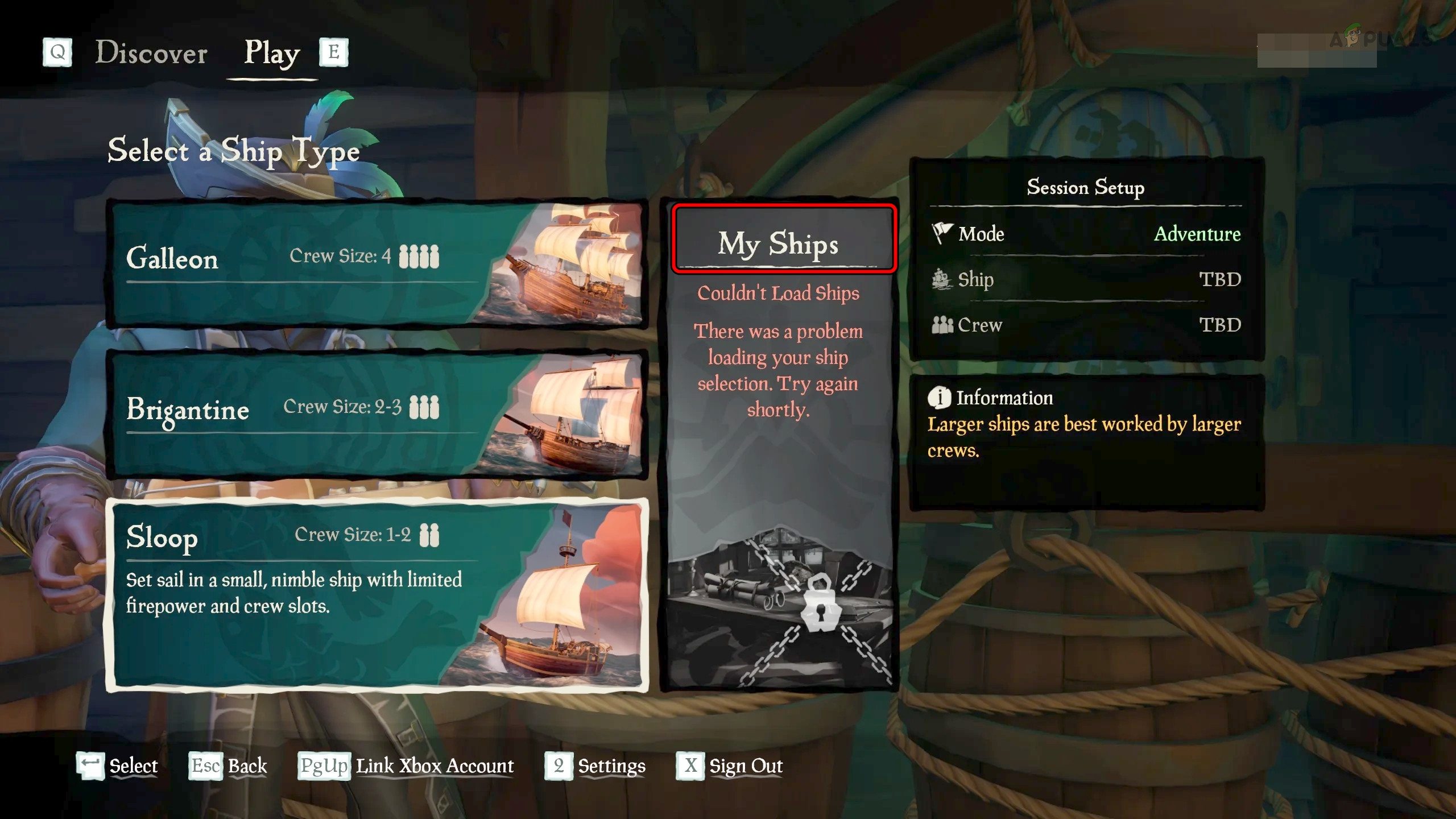This screenshot has width=1456, height=819.
Task: Open Settings from the bottom bar
Action: [x=595, y=766]
